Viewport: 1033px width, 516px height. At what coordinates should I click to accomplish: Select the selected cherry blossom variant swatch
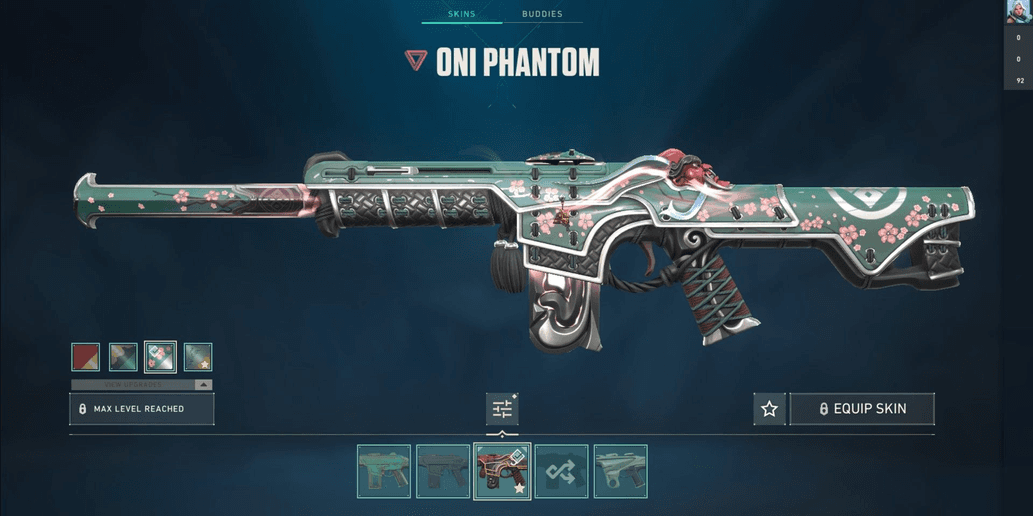tap(160, 357)
